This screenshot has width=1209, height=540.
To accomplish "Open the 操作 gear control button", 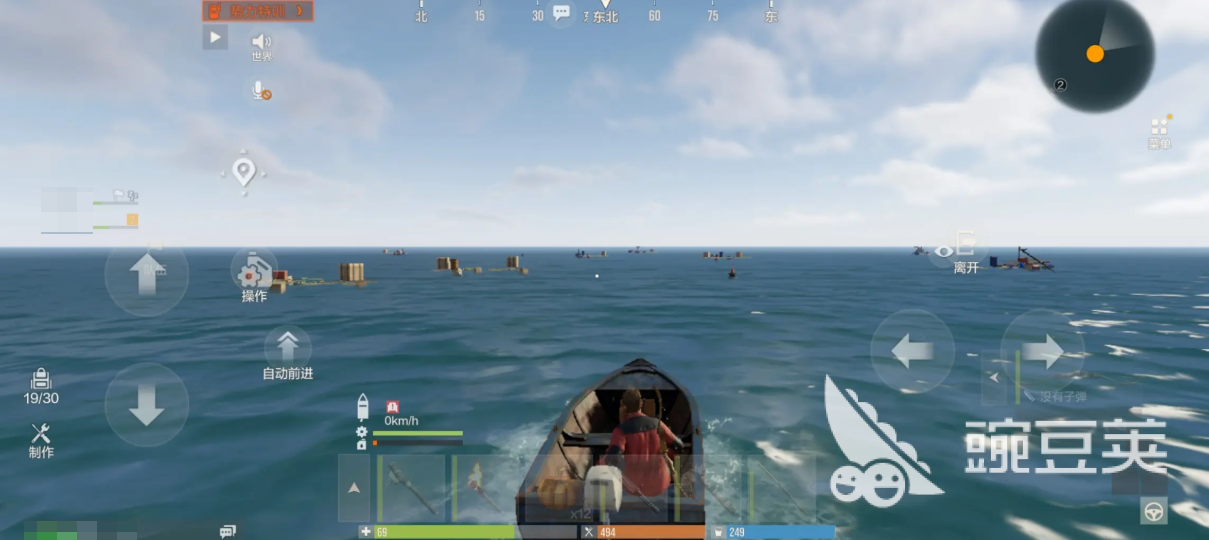I will point(254,273).
